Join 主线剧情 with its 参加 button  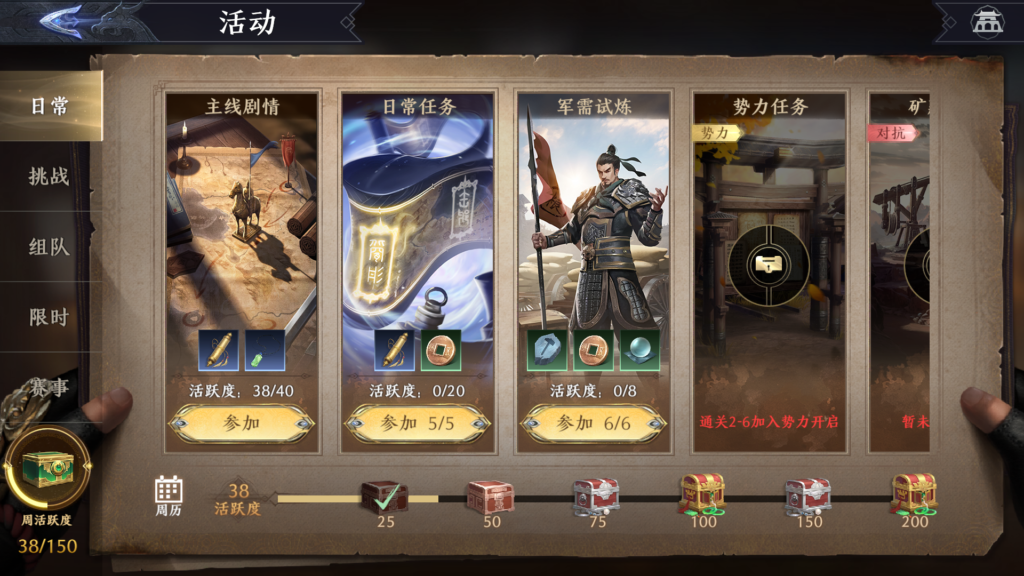pos(240,423)
